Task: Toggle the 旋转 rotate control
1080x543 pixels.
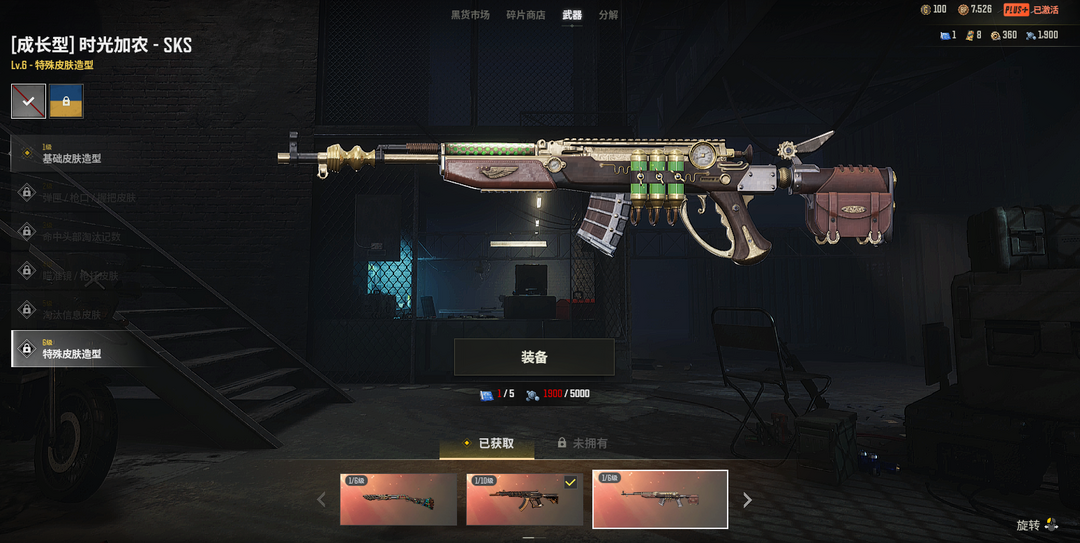Action: point(1037,525)
